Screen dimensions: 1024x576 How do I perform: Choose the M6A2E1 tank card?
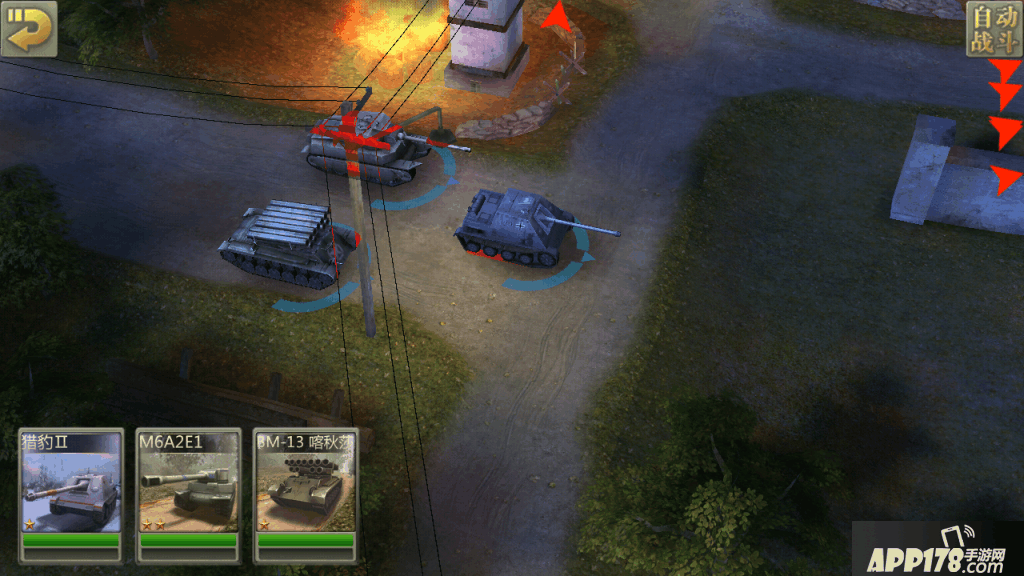(188, 494)
